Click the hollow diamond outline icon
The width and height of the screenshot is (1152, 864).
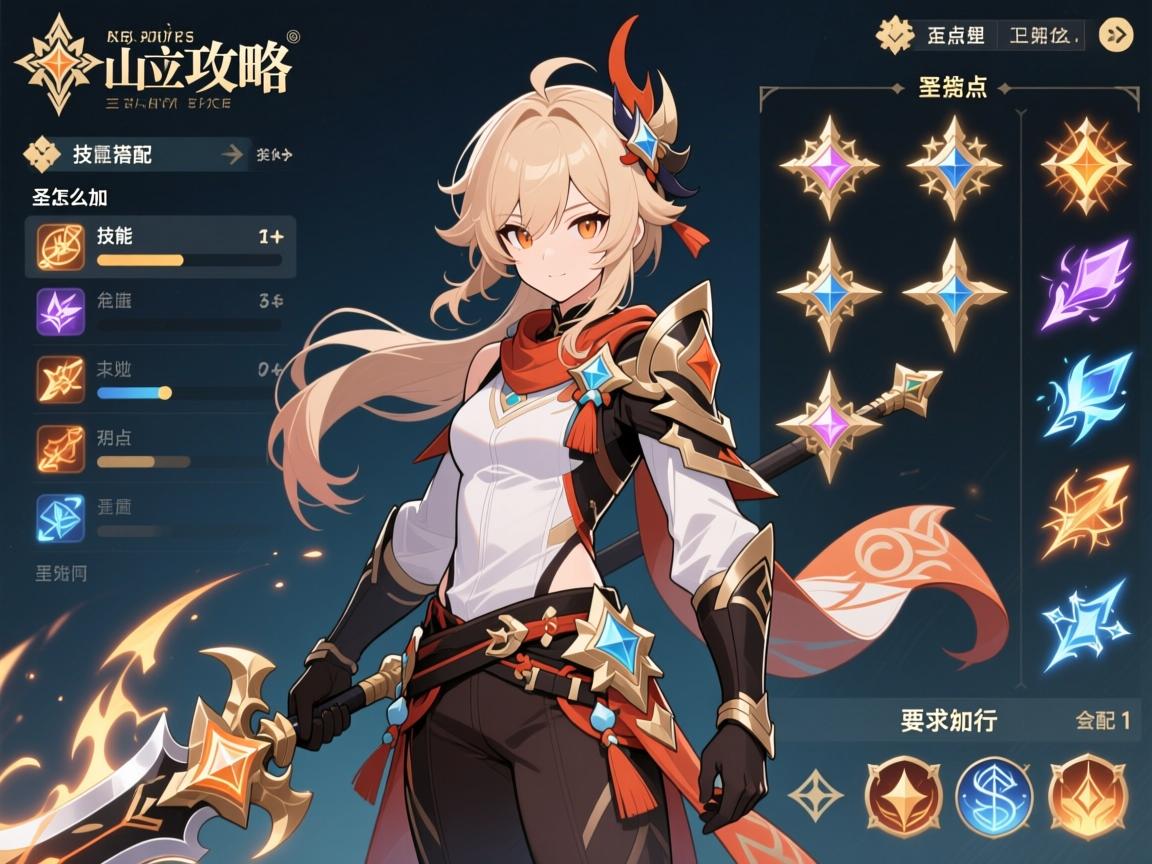click(x=815, y=796)
